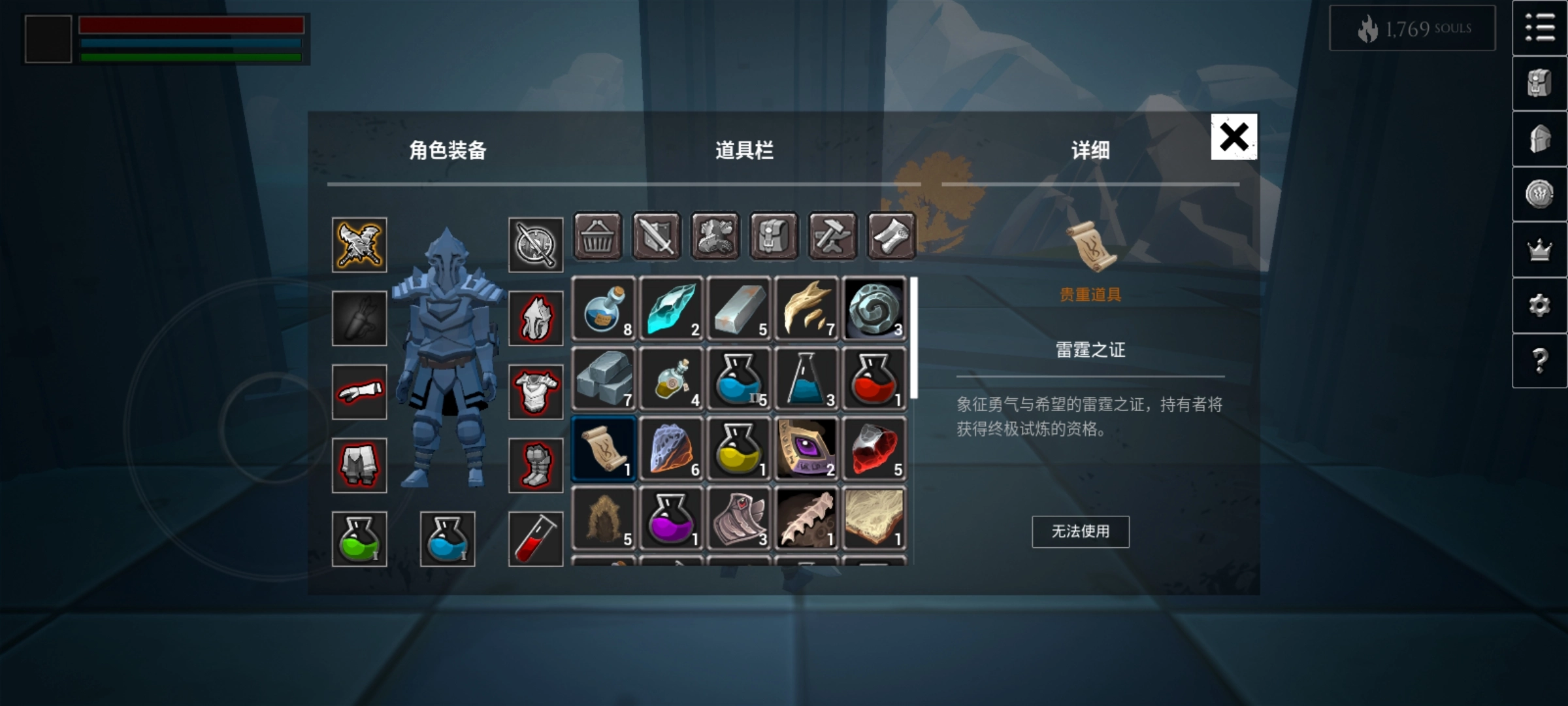Click the crossed-out shield off-hand slot
Viewport: 1568px width, 706px height.
click(x=536, y=245)
